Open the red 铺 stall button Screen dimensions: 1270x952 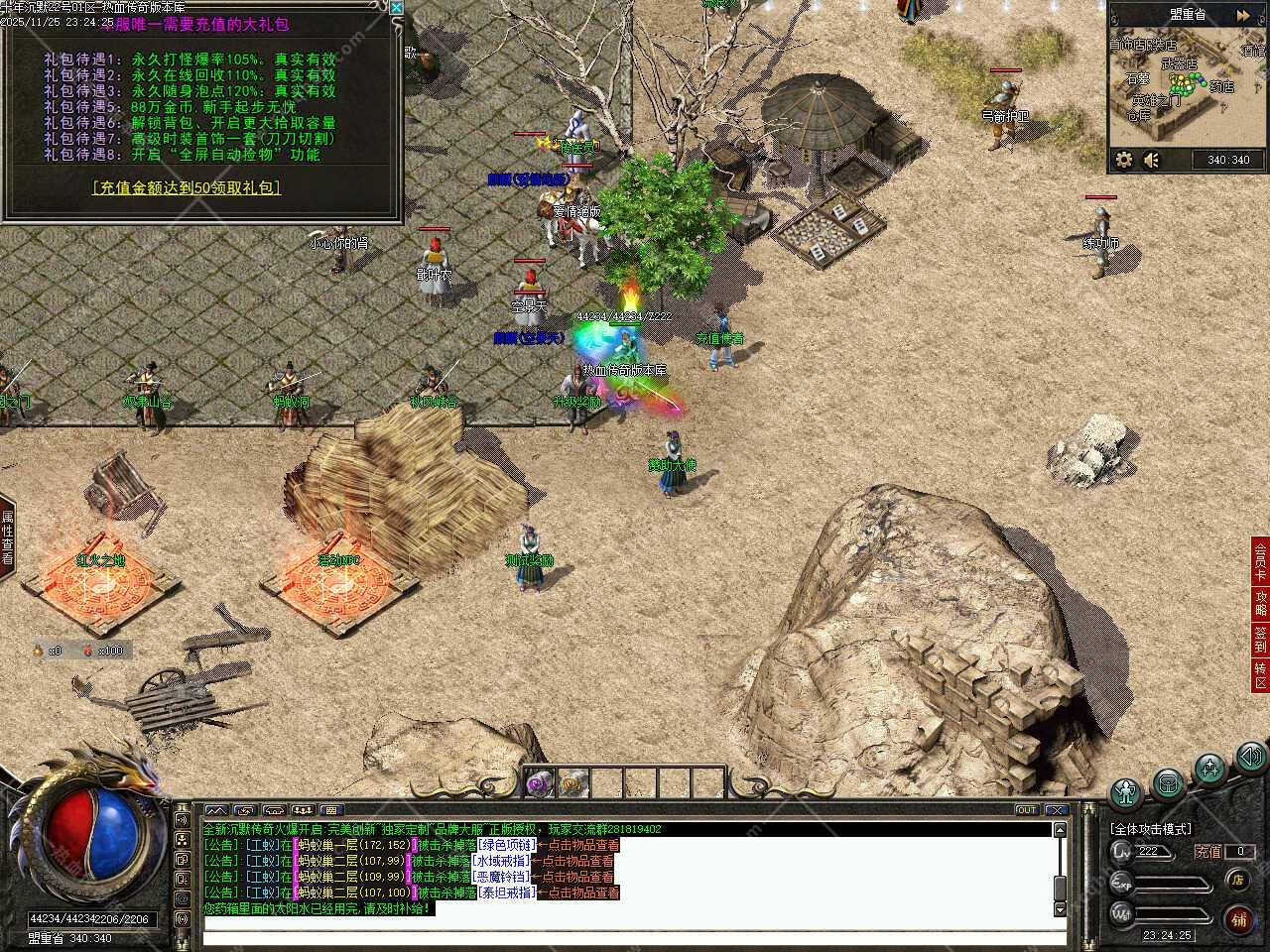coord(1239,919)
